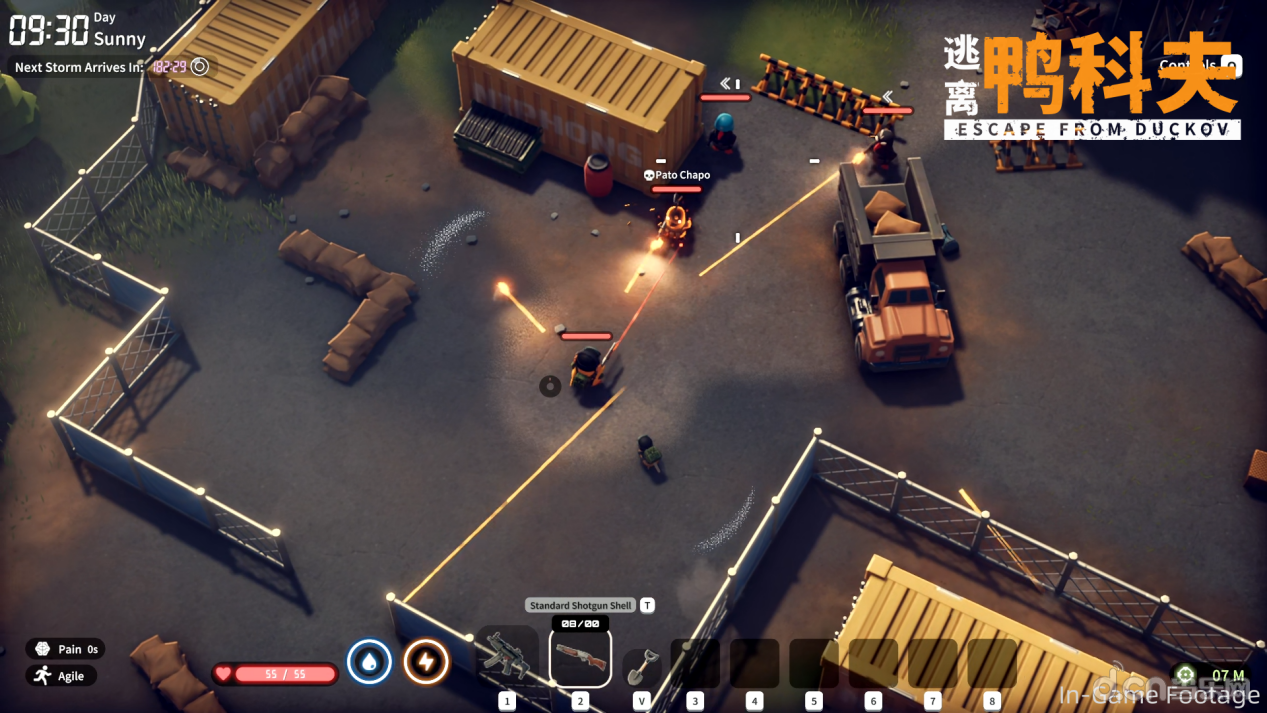Select the shotgun weapon slot

pyautogui.click(x=580, y=657)
